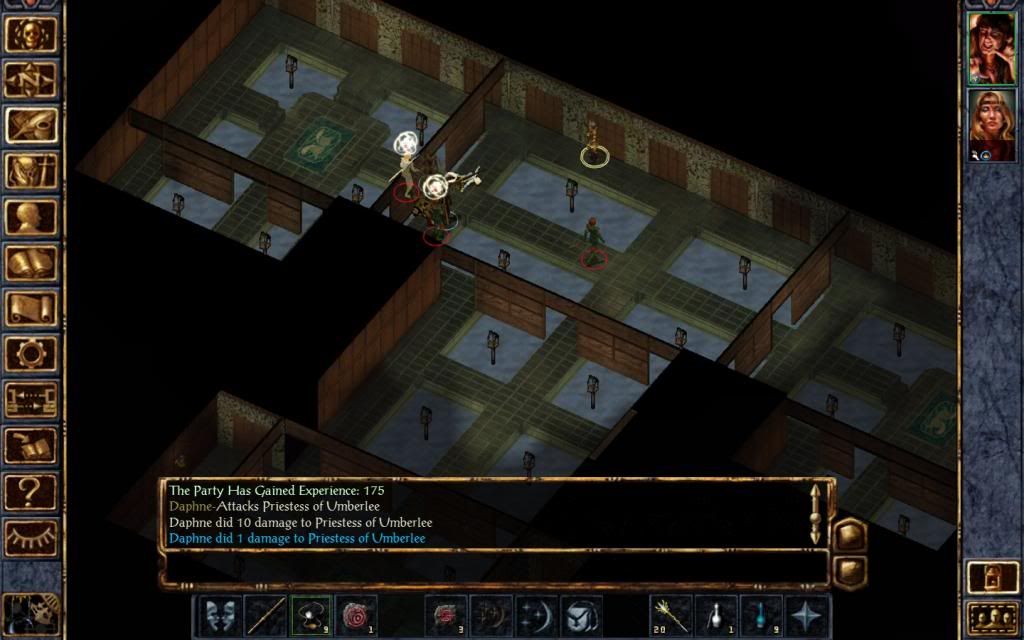Equip the quarterstaff weapon slot
Image resolution: width=1024 pixels, height=640 pixels.
click(264, 616)
